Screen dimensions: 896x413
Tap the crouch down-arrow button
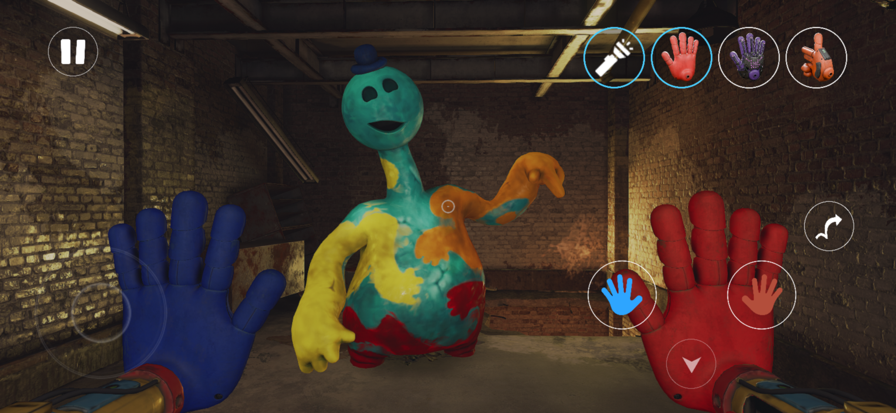coord(691,363)
